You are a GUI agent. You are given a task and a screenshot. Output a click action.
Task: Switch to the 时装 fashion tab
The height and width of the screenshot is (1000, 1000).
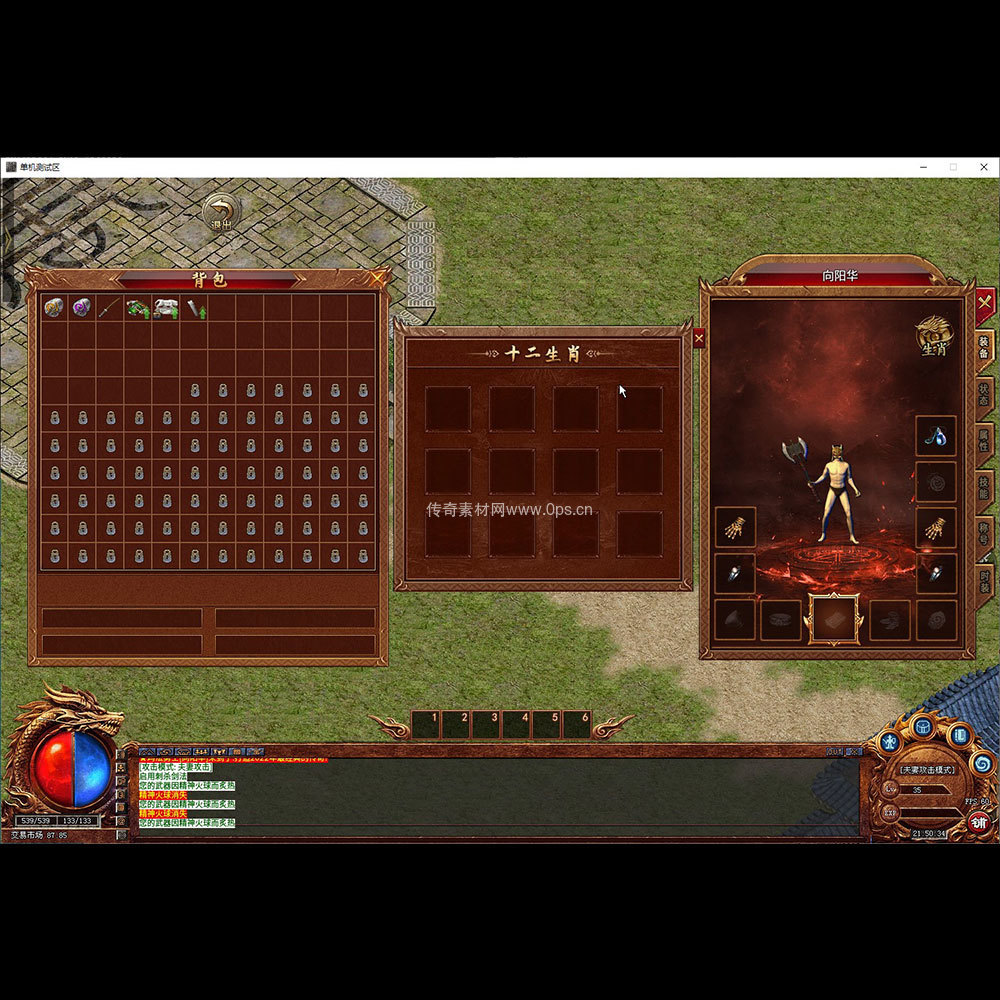(x=984, y=580)
